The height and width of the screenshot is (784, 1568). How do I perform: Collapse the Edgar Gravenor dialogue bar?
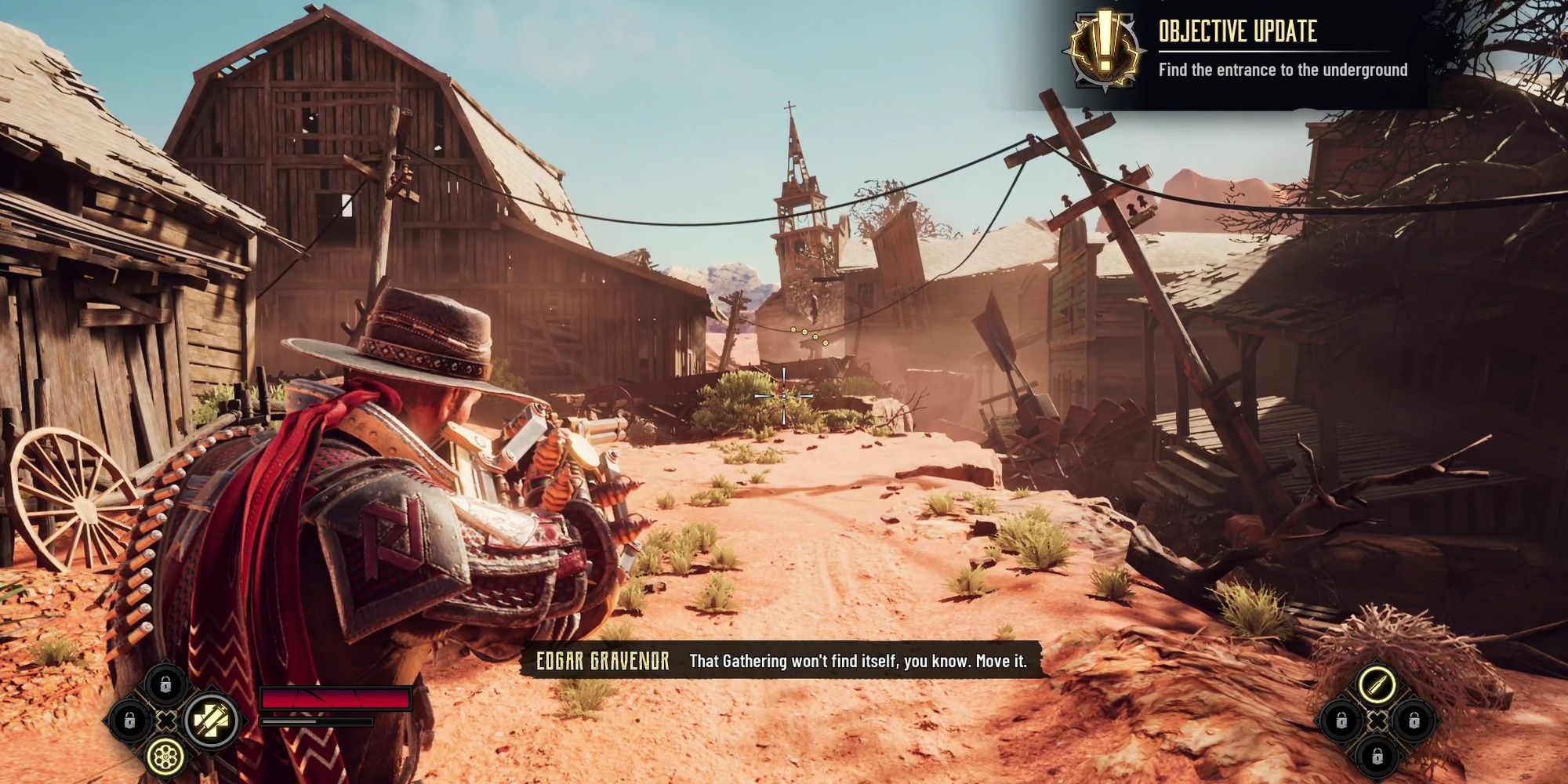tap(784, 661)
